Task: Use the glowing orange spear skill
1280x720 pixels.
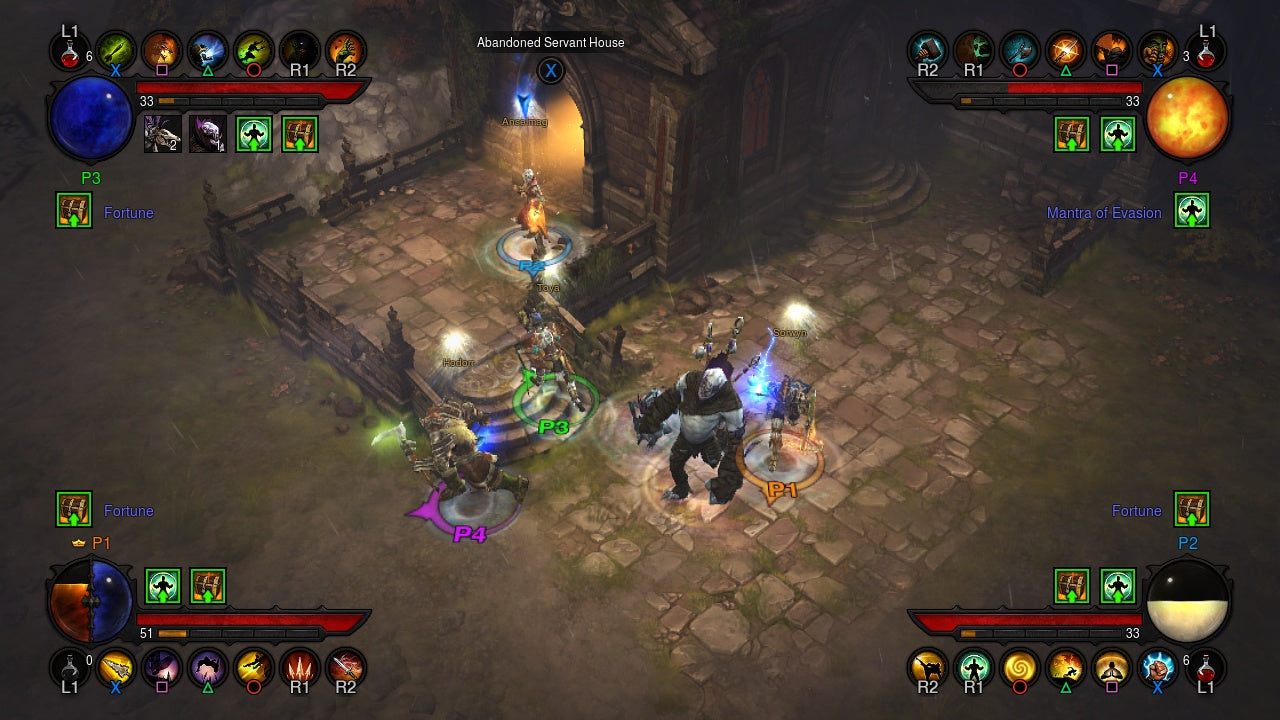Action: point(1064,49)
